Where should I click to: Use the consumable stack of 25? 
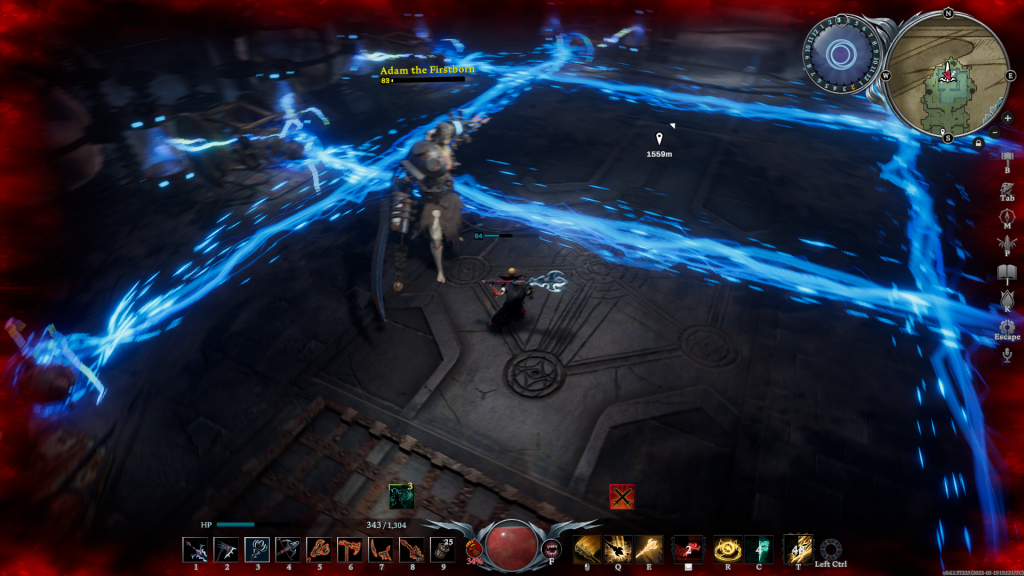tap(442, 549)
